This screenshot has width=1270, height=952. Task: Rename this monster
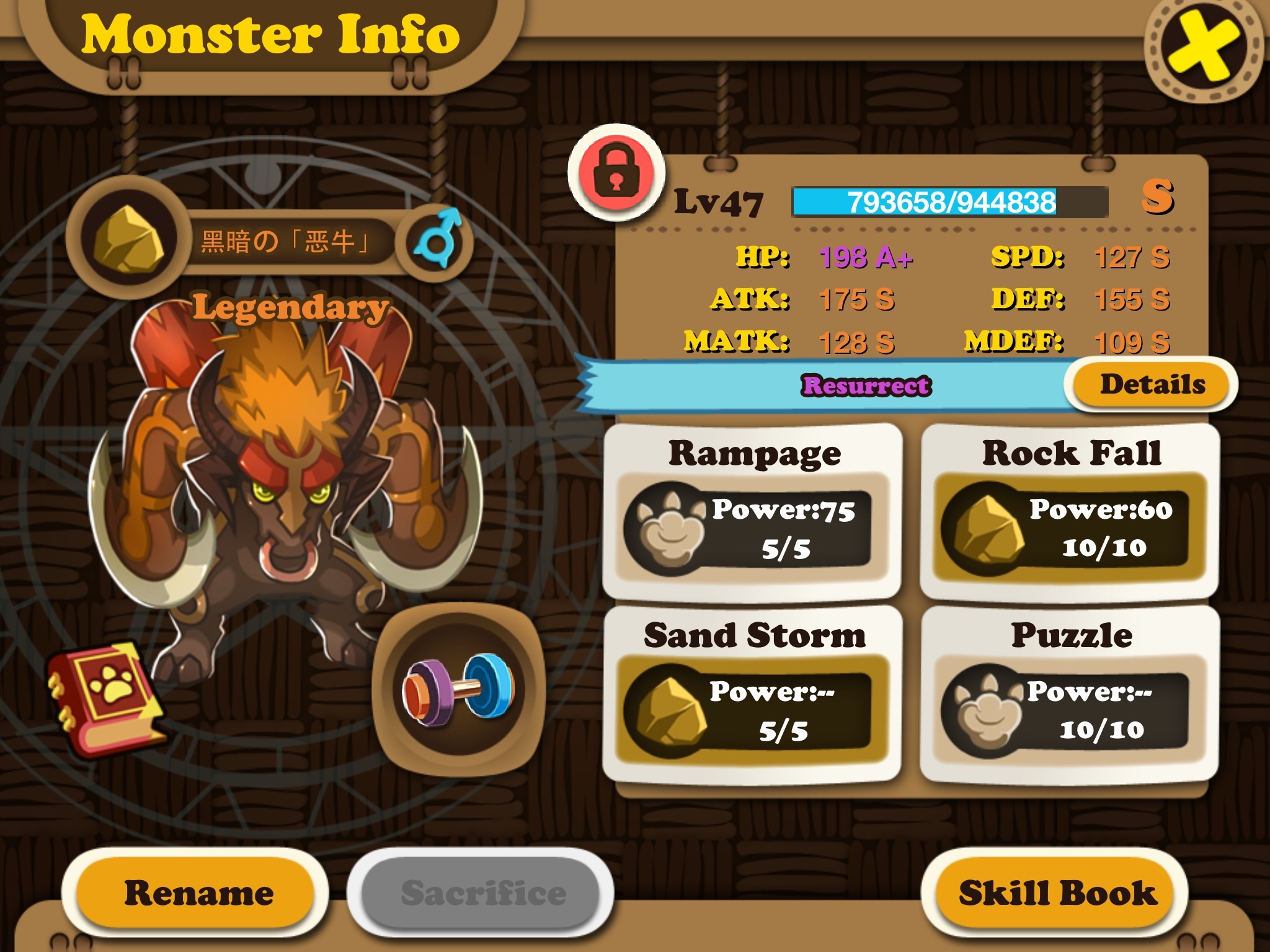click(197, 893)
